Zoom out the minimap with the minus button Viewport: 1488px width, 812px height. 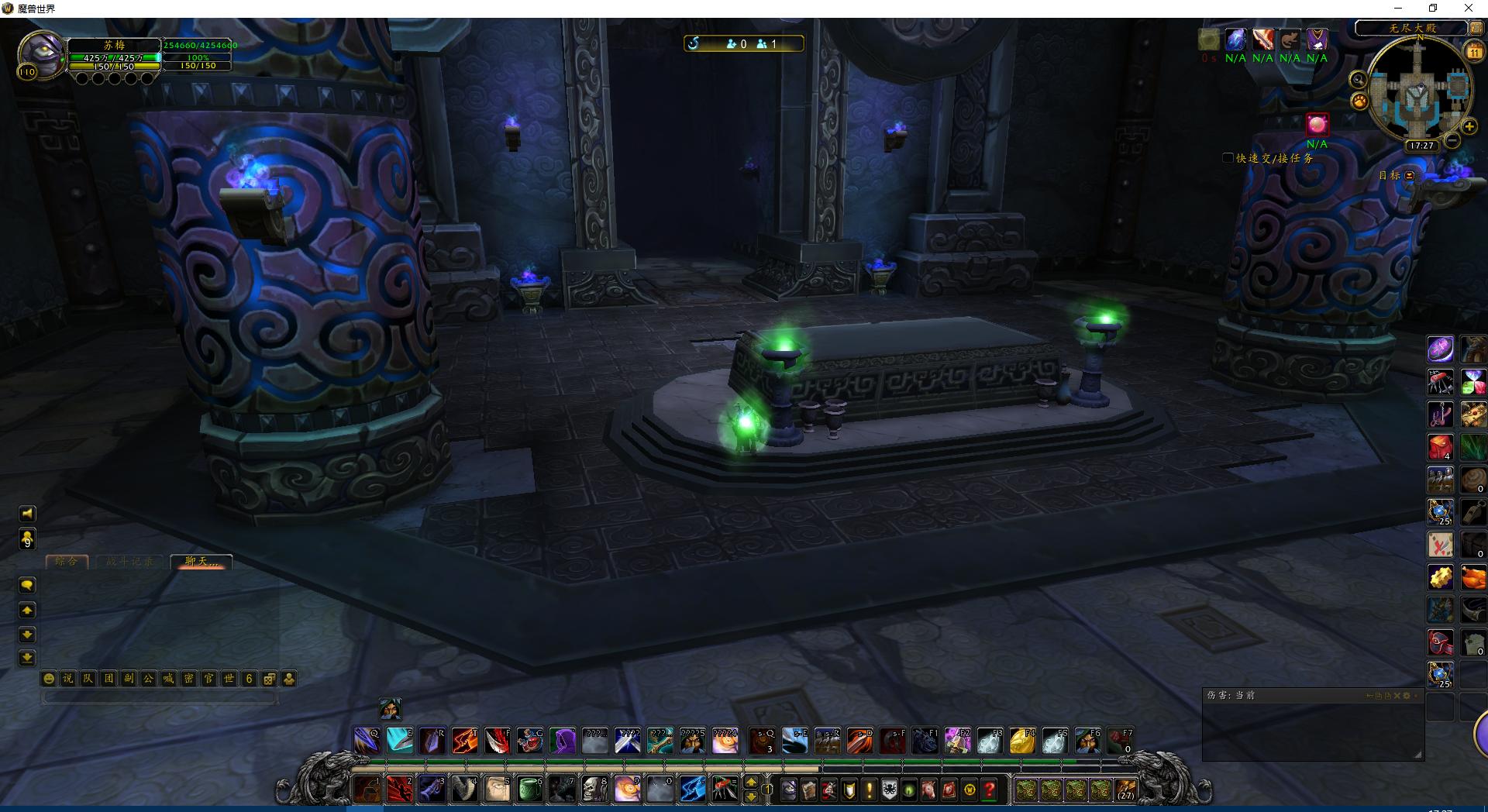(1452, 141)
